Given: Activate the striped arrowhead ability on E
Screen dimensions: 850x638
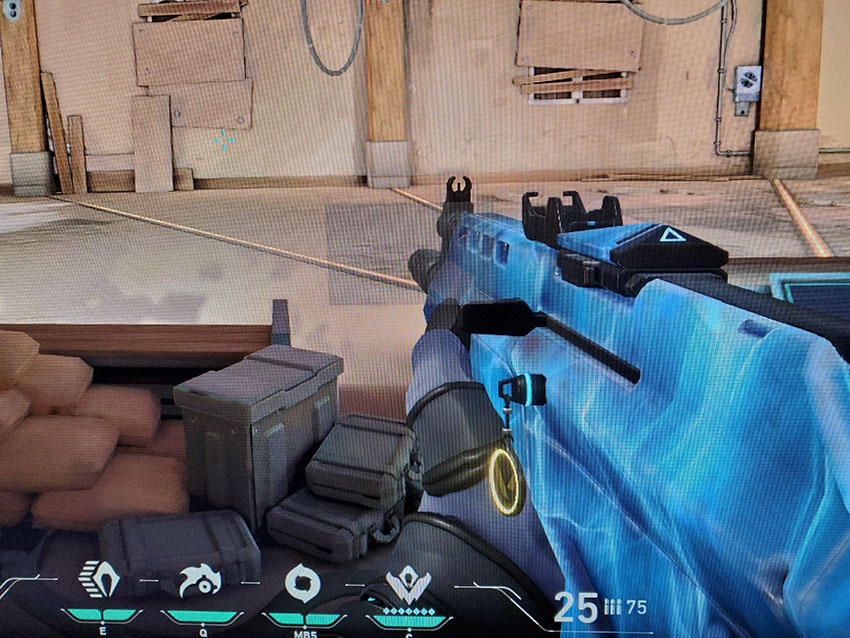Looking at the screenshot, I should pyautogui.click(x=99, y=578).
